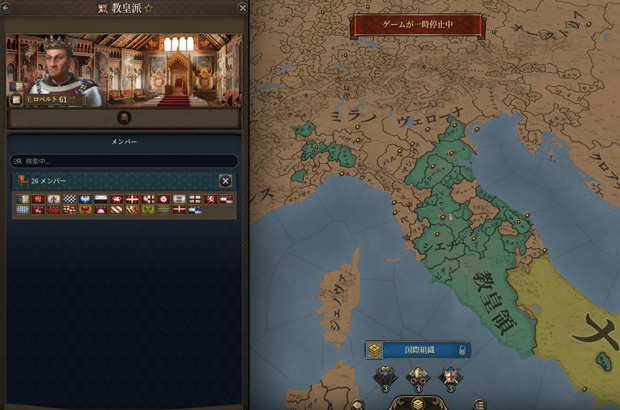
Task: Open the list icon beside the bottom bar
Action: click(480, 404)
